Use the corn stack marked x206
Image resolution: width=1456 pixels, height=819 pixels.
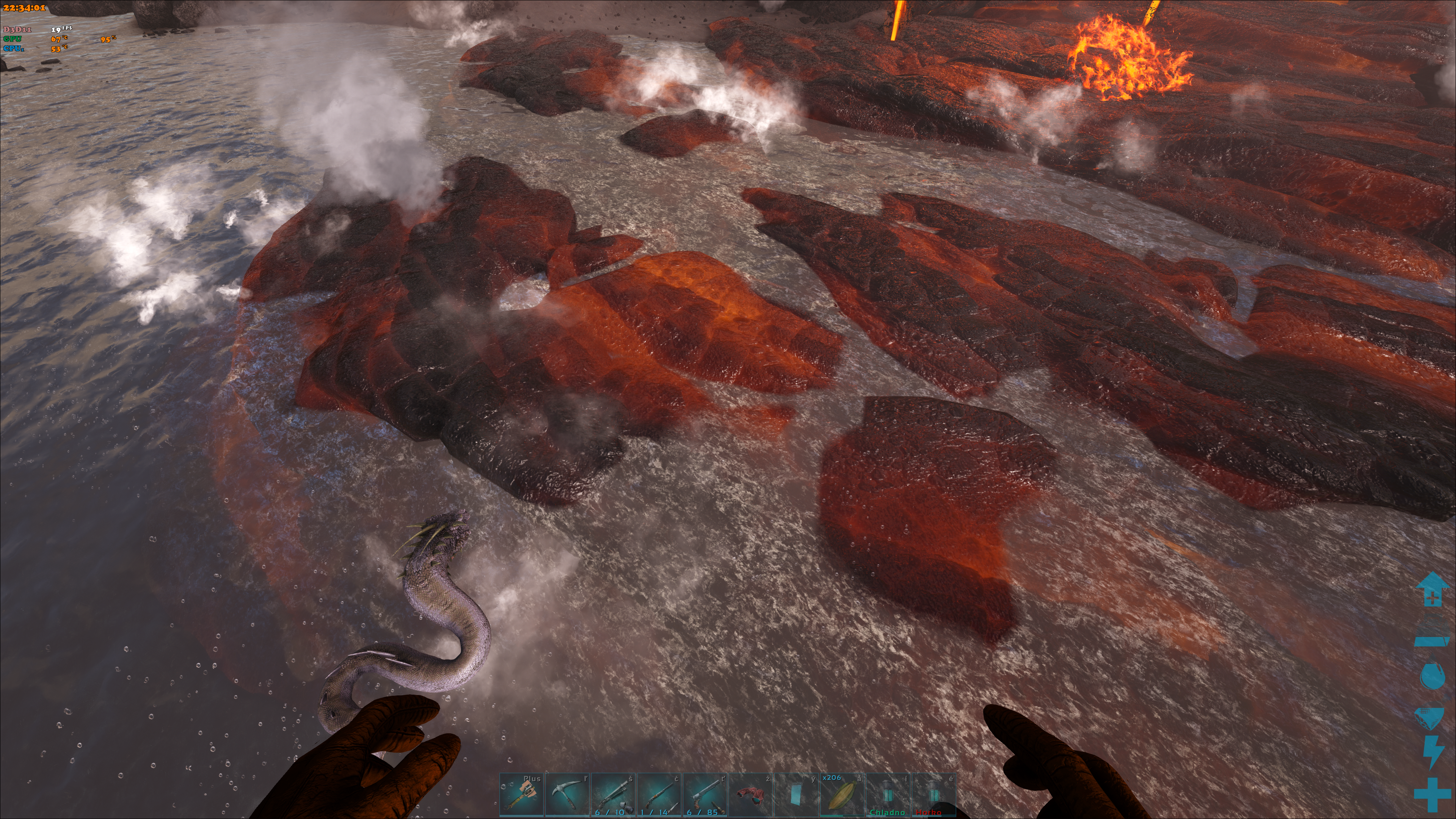[842, 795]
